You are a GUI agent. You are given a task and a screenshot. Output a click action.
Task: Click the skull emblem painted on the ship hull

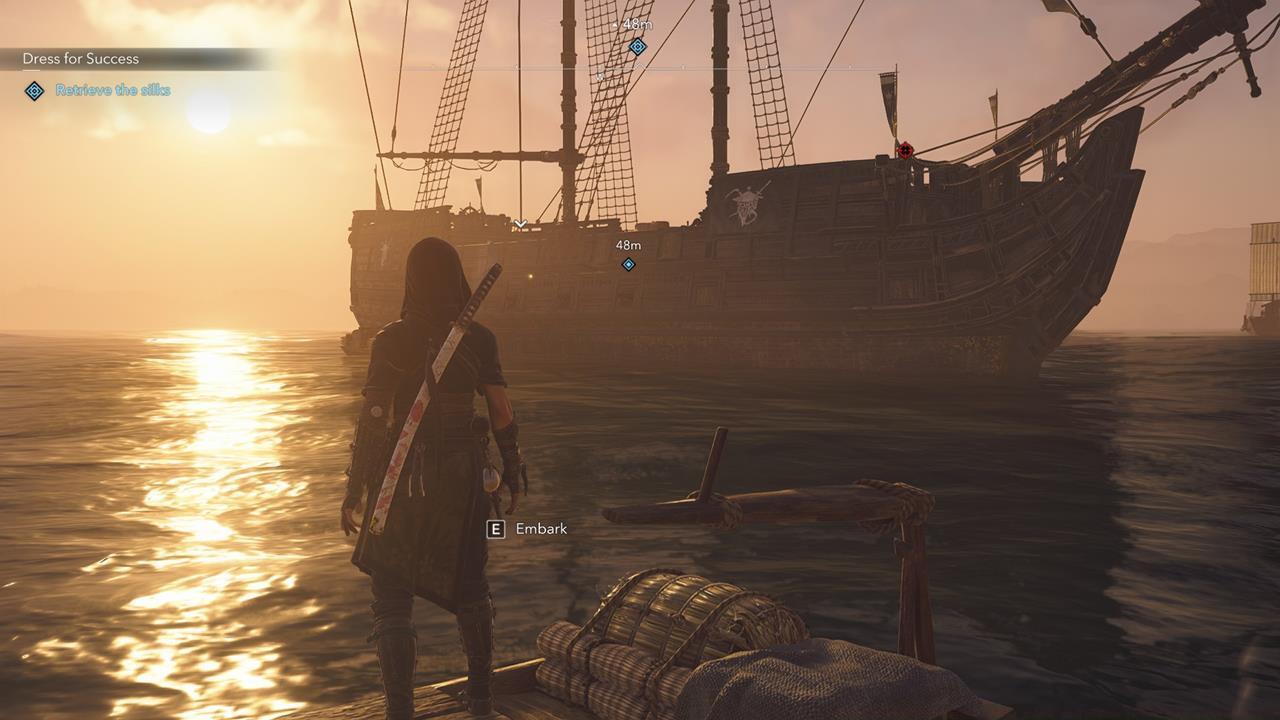click(741, 204)
